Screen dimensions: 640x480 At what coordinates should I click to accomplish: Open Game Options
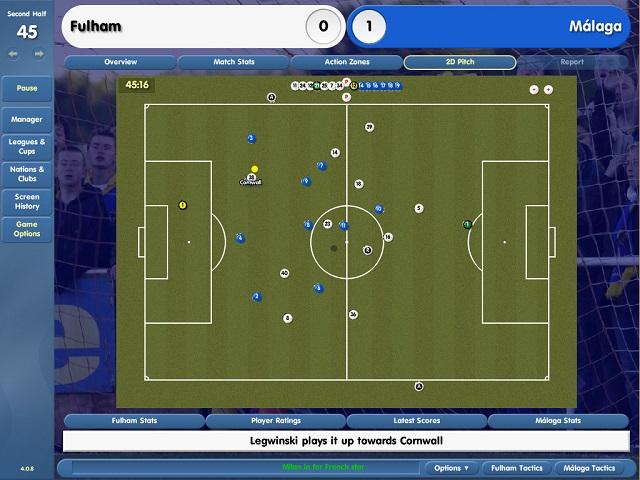[x=27, y=229]
